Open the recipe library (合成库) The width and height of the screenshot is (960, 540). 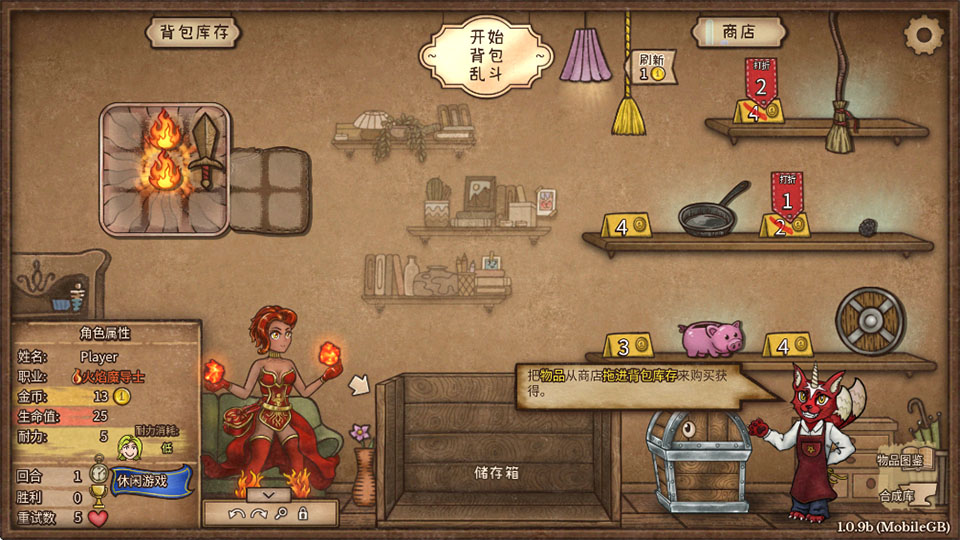click(x=897, y=495)
